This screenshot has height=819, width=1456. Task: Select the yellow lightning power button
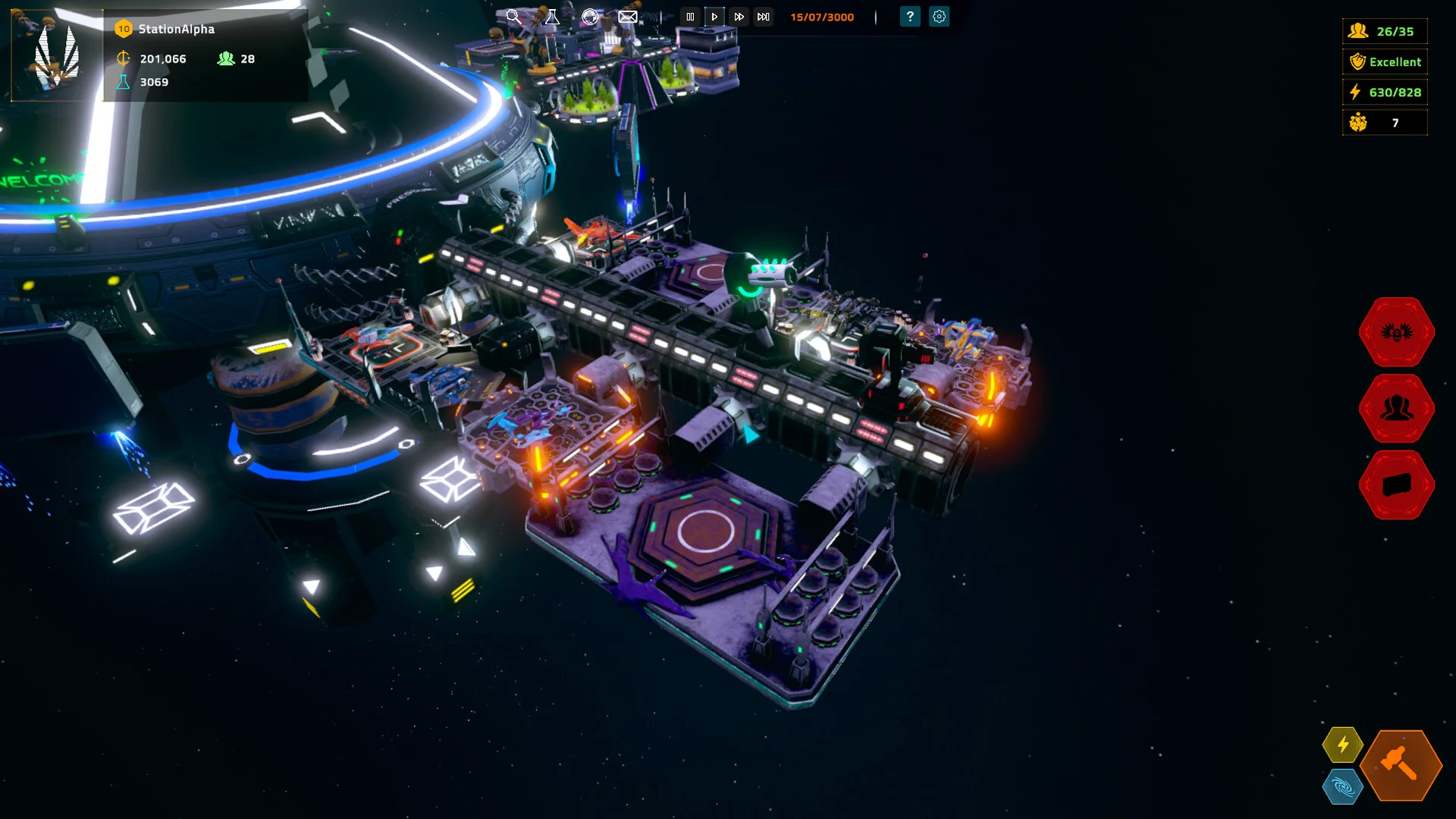1342,745
